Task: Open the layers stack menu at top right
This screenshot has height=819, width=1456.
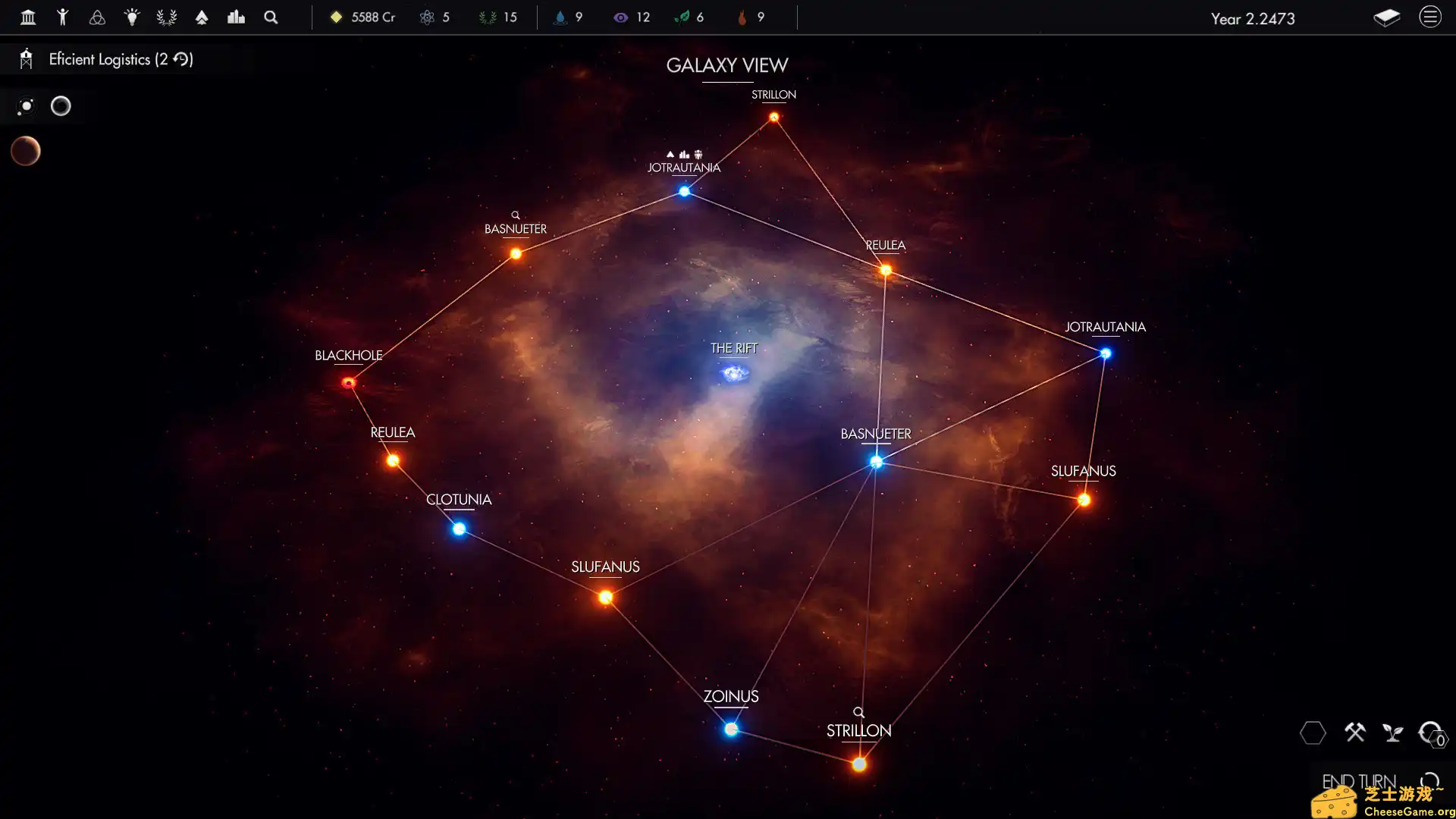Action: click(x=1388, y=18)
